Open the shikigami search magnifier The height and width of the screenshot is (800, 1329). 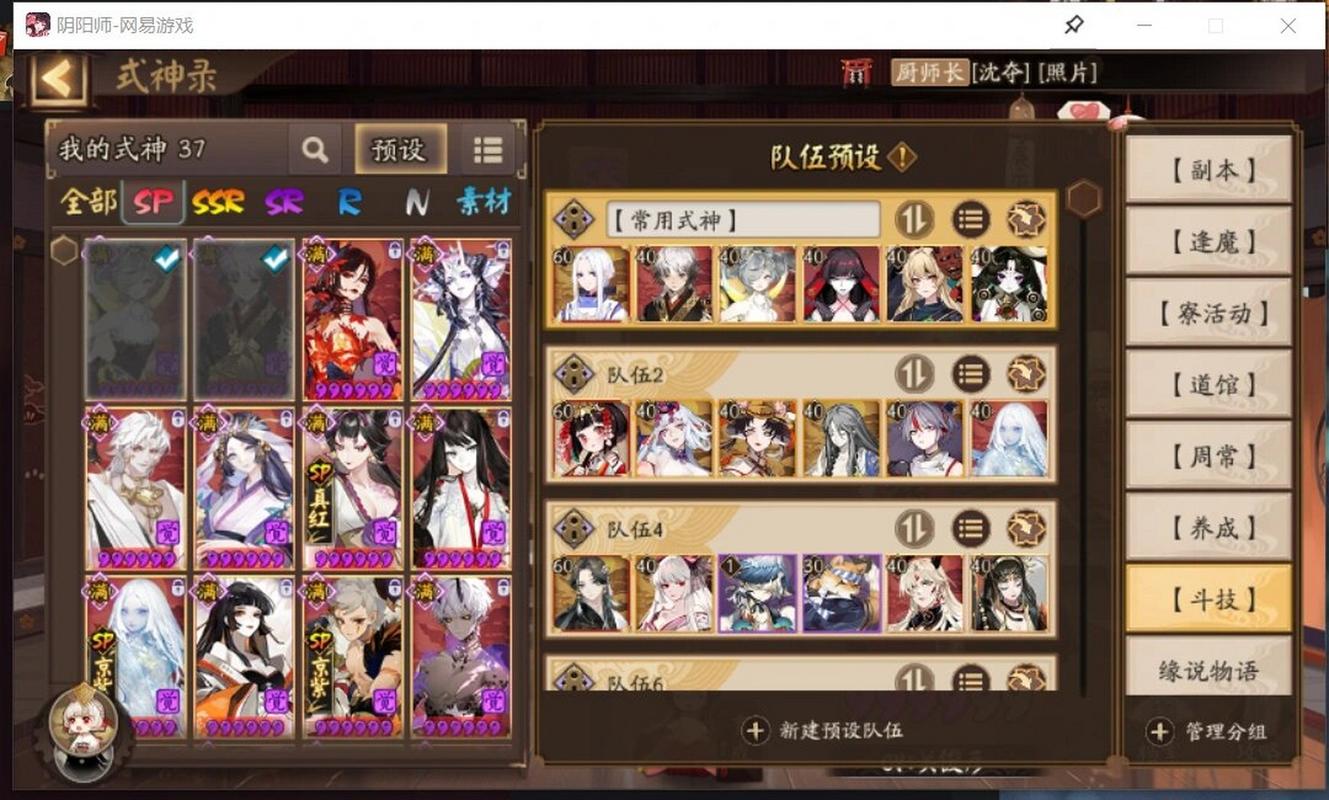coord(315,150)
